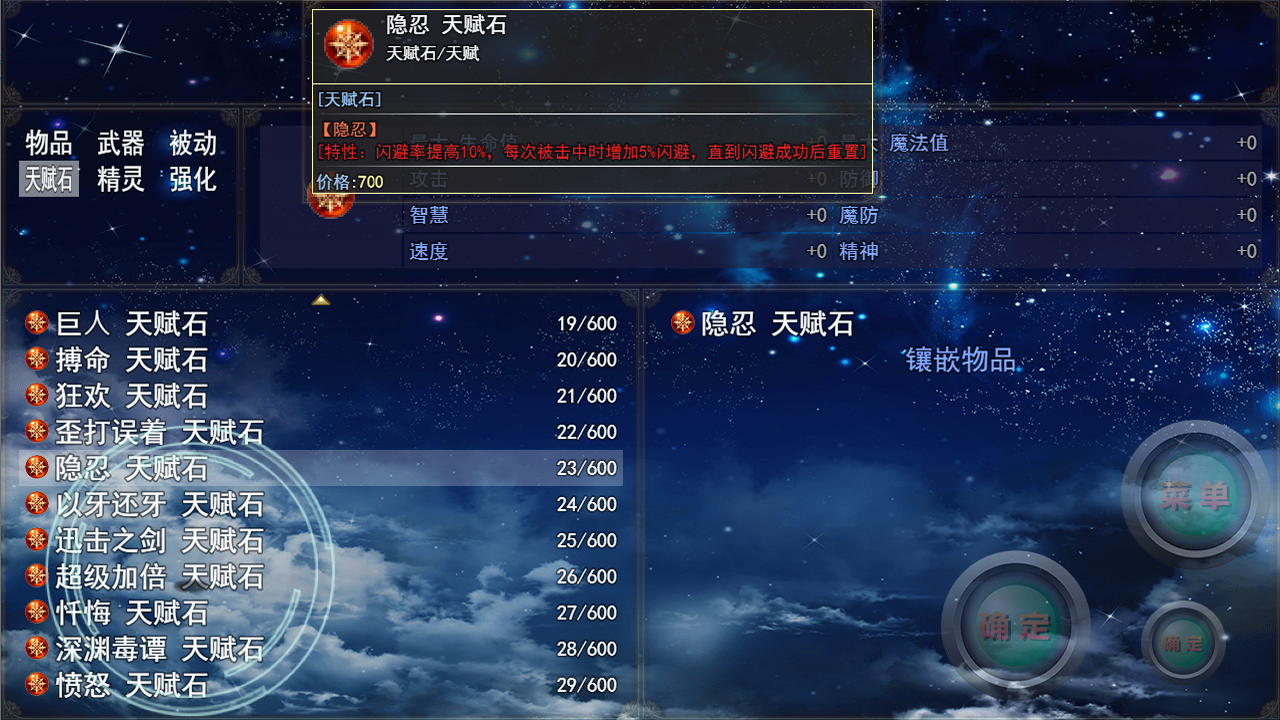
Task: Click the 深渊毒谭 天赋石 gem icon
Action: [35, 649]
